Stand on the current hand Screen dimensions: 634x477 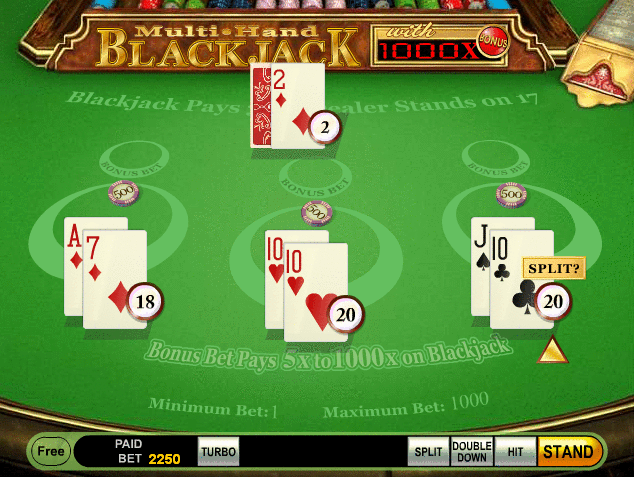tap(568, 451)
